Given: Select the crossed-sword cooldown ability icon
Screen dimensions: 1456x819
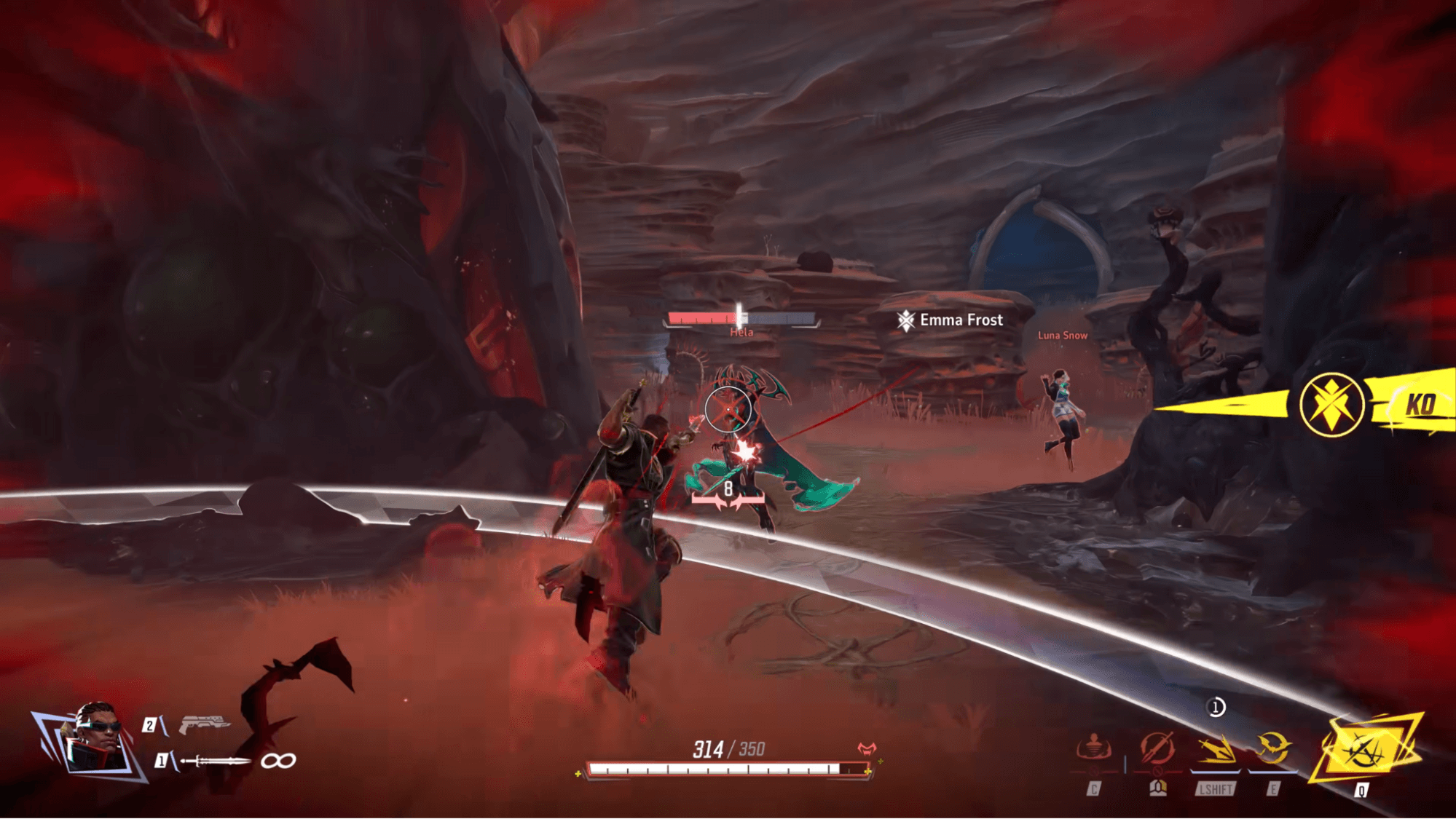Looking at the screenshot, I should (1157, 746).
